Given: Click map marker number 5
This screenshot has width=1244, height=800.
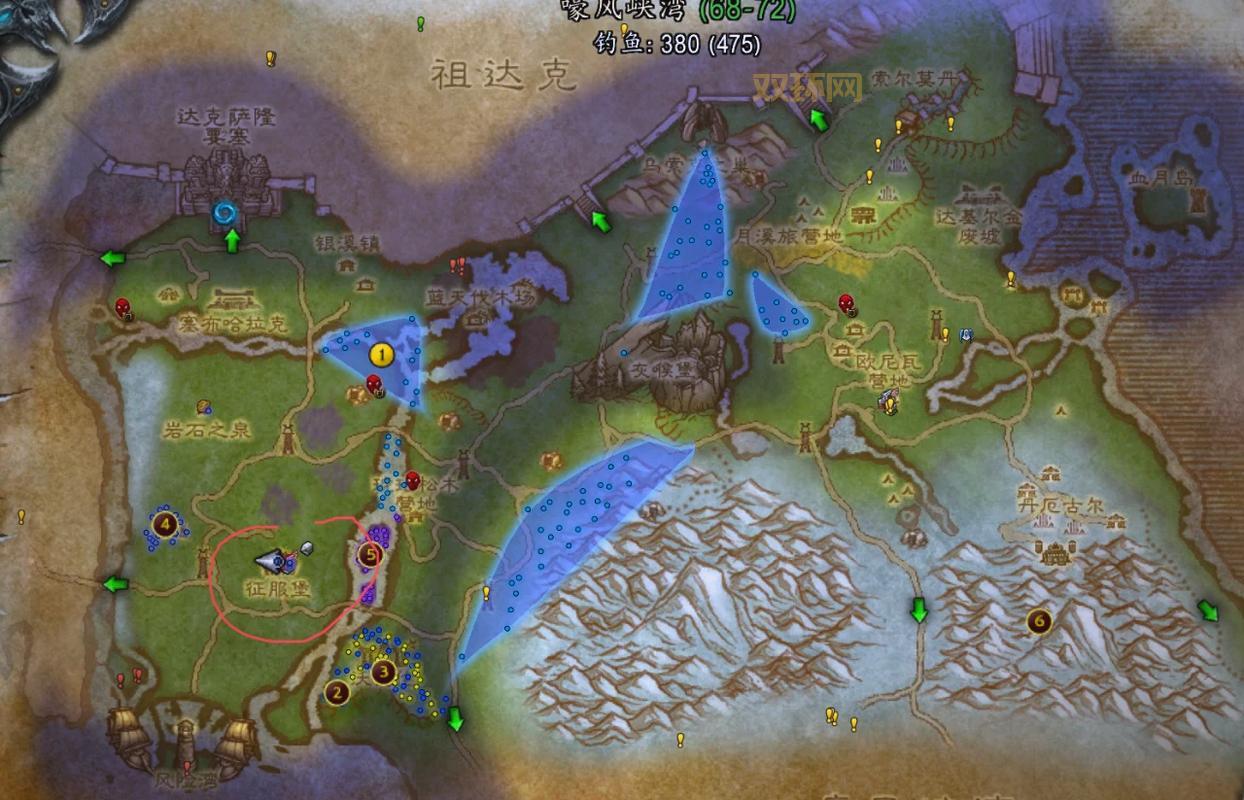Looking at the screenshot, I should pos(371,552).
